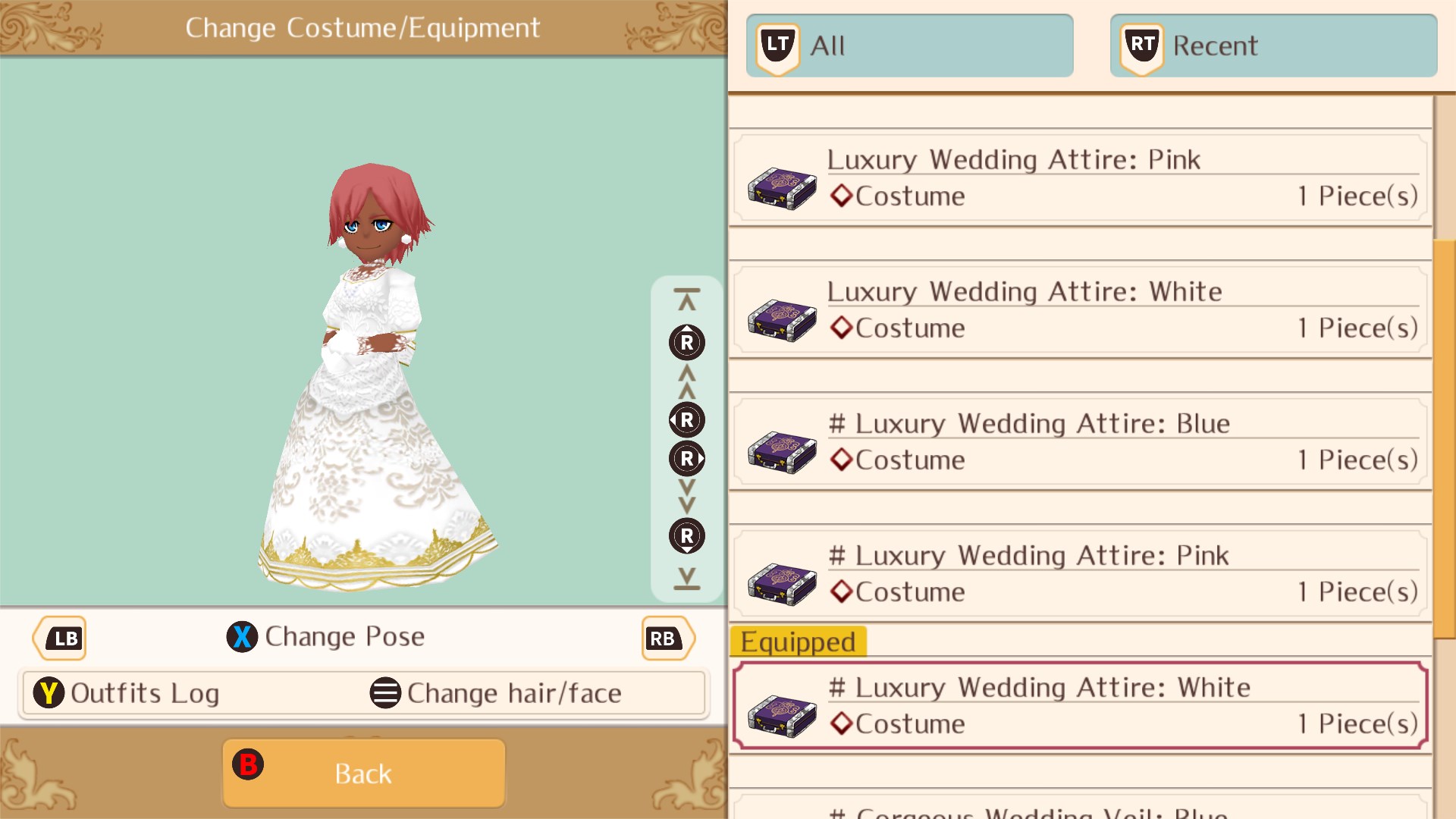Click the jump-to-bottom arrow in the scroll column

pos(686,579)
